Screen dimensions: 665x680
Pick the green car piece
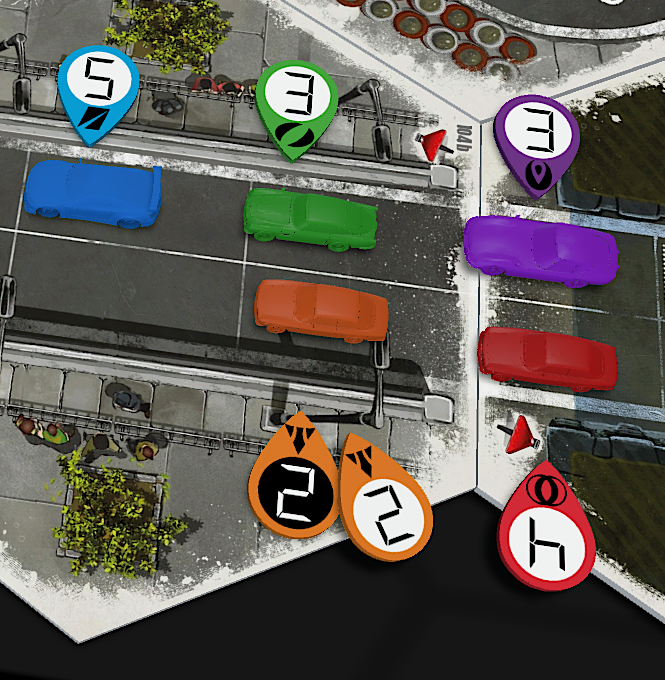[311, 215]
